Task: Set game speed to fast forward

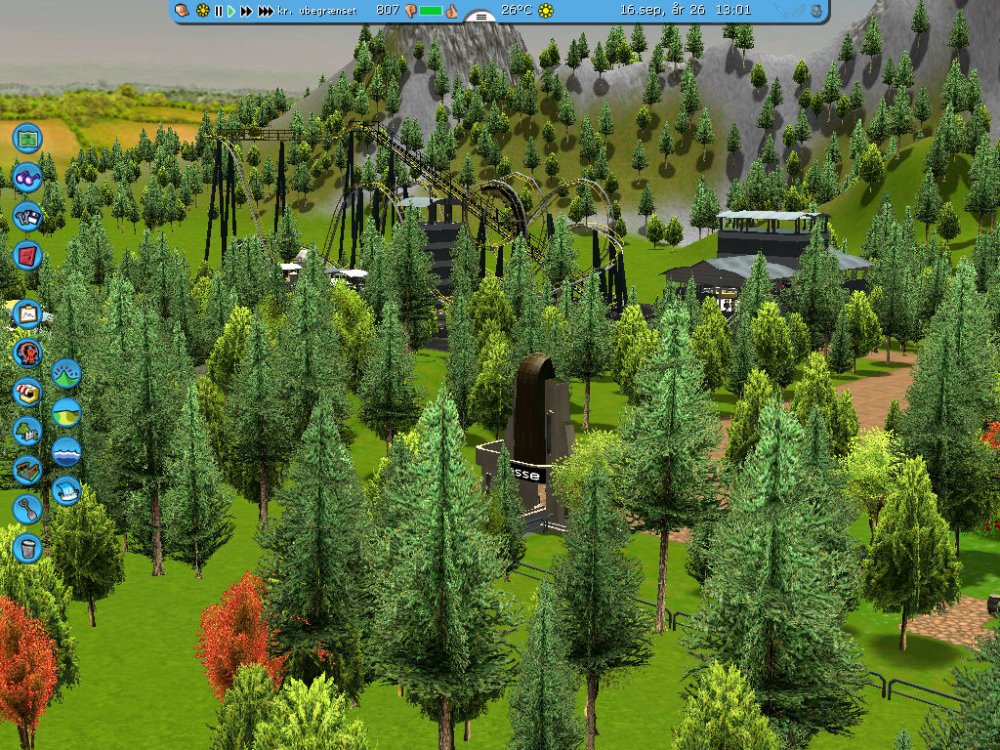Action: click(x=246, y=11)
